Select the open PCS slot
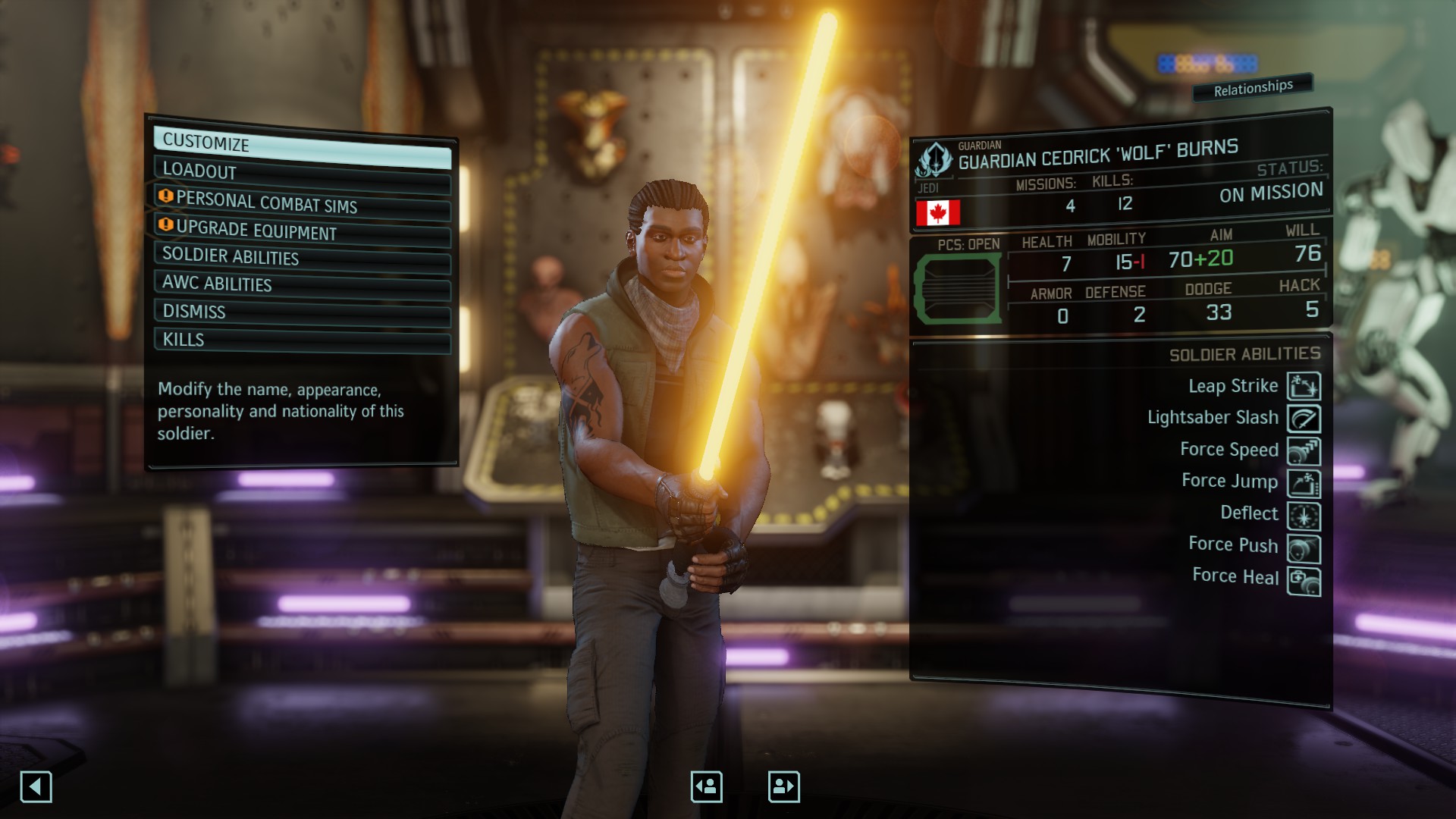 (958, 289)
